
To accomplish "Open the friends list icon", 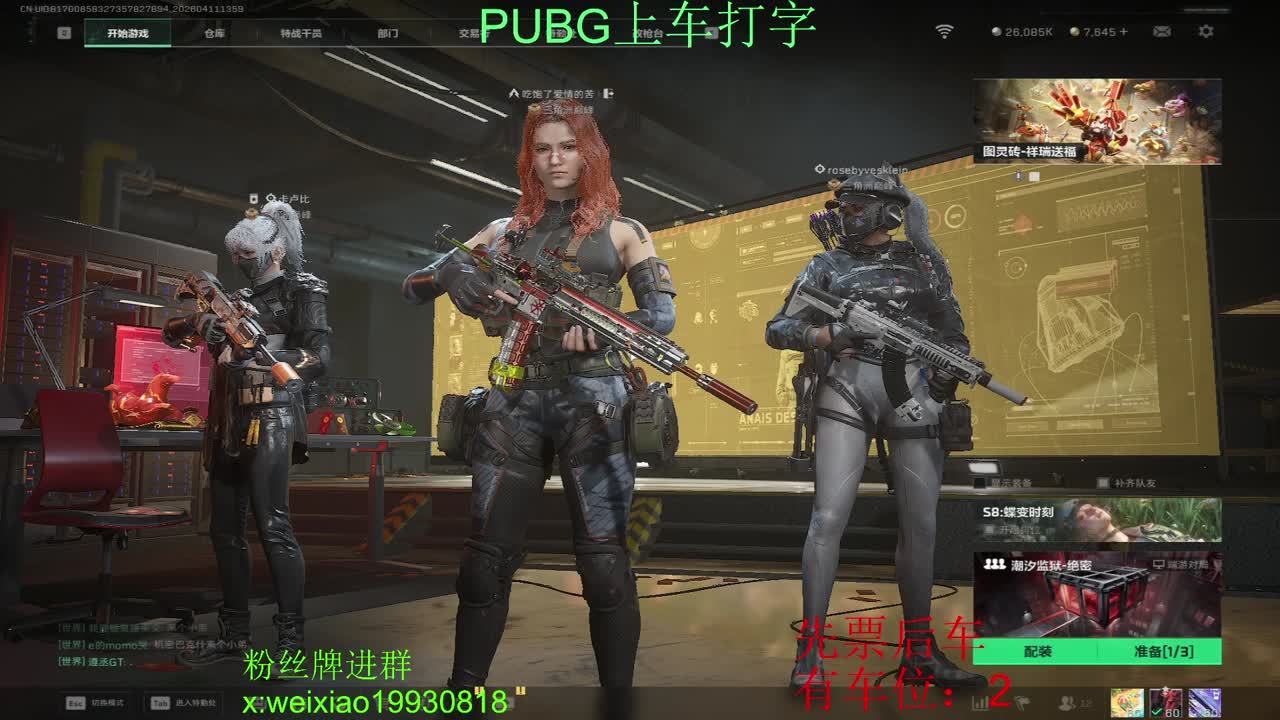I will point(1068,703).
